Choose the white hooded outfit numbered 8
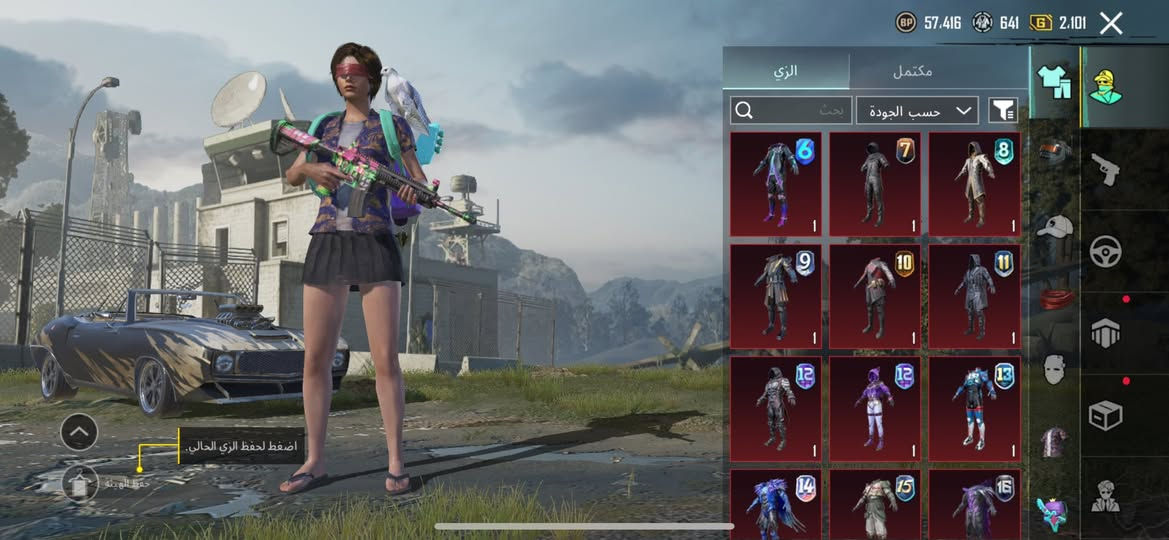 coord(975,184)
